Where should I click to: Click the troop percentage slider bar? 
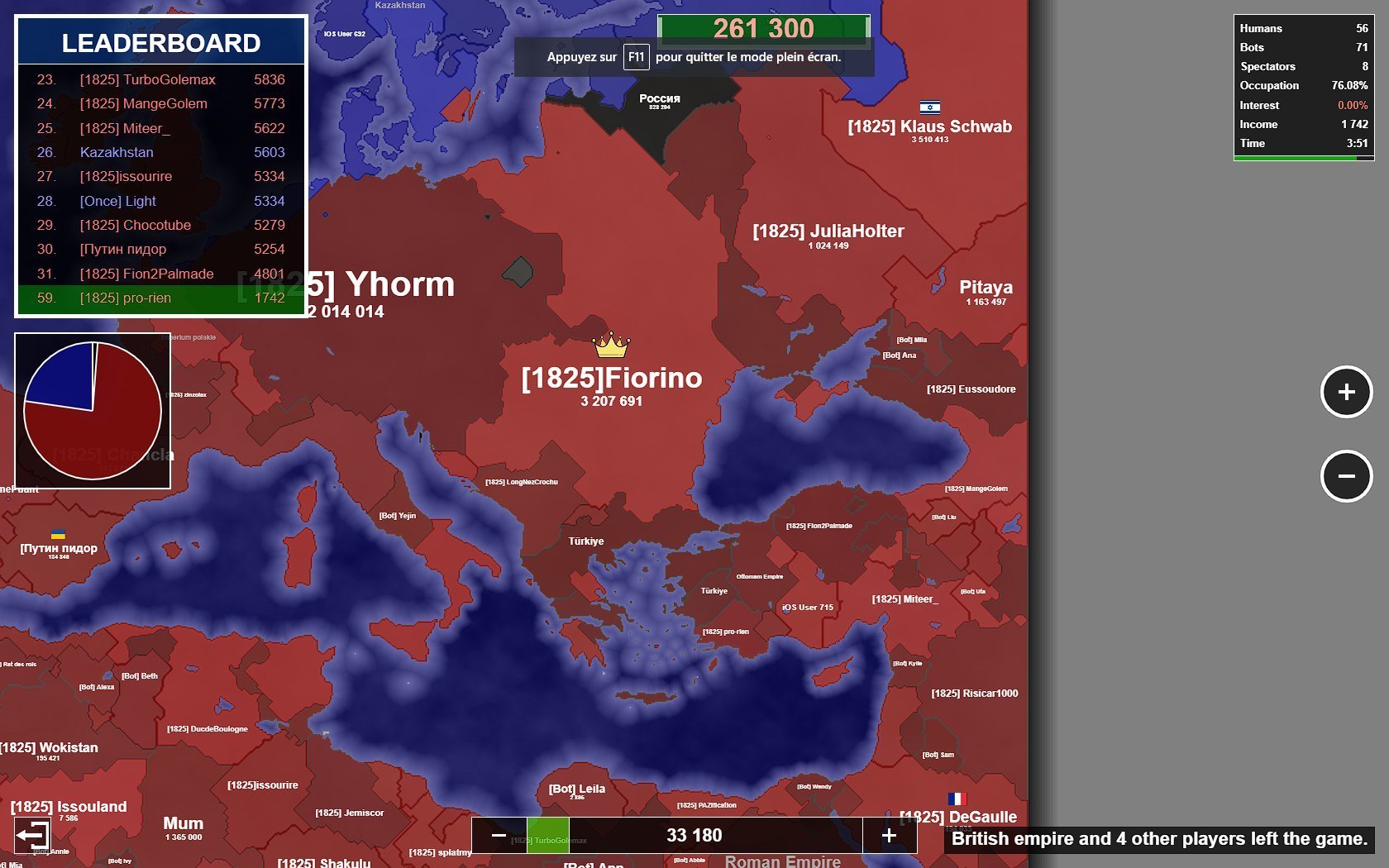694,836
